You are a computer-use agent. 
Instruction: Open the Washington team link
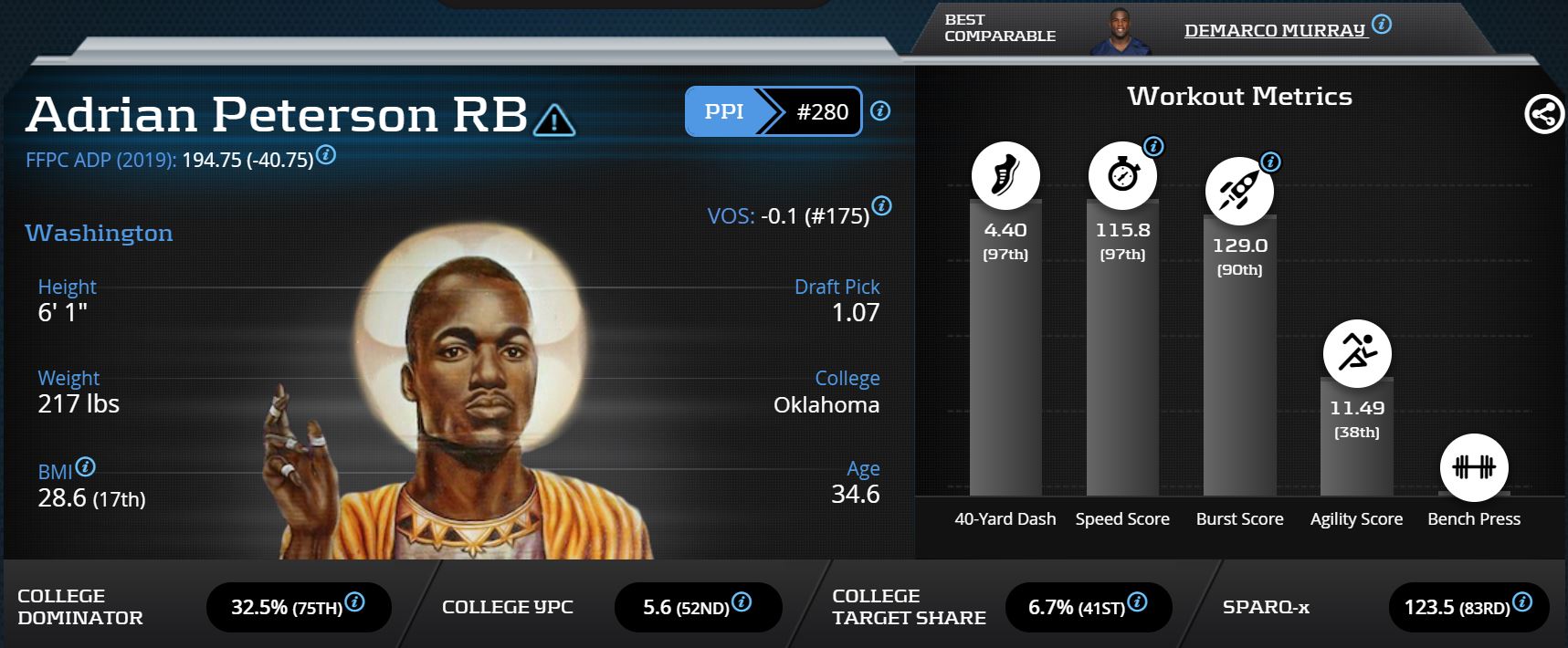99,234
